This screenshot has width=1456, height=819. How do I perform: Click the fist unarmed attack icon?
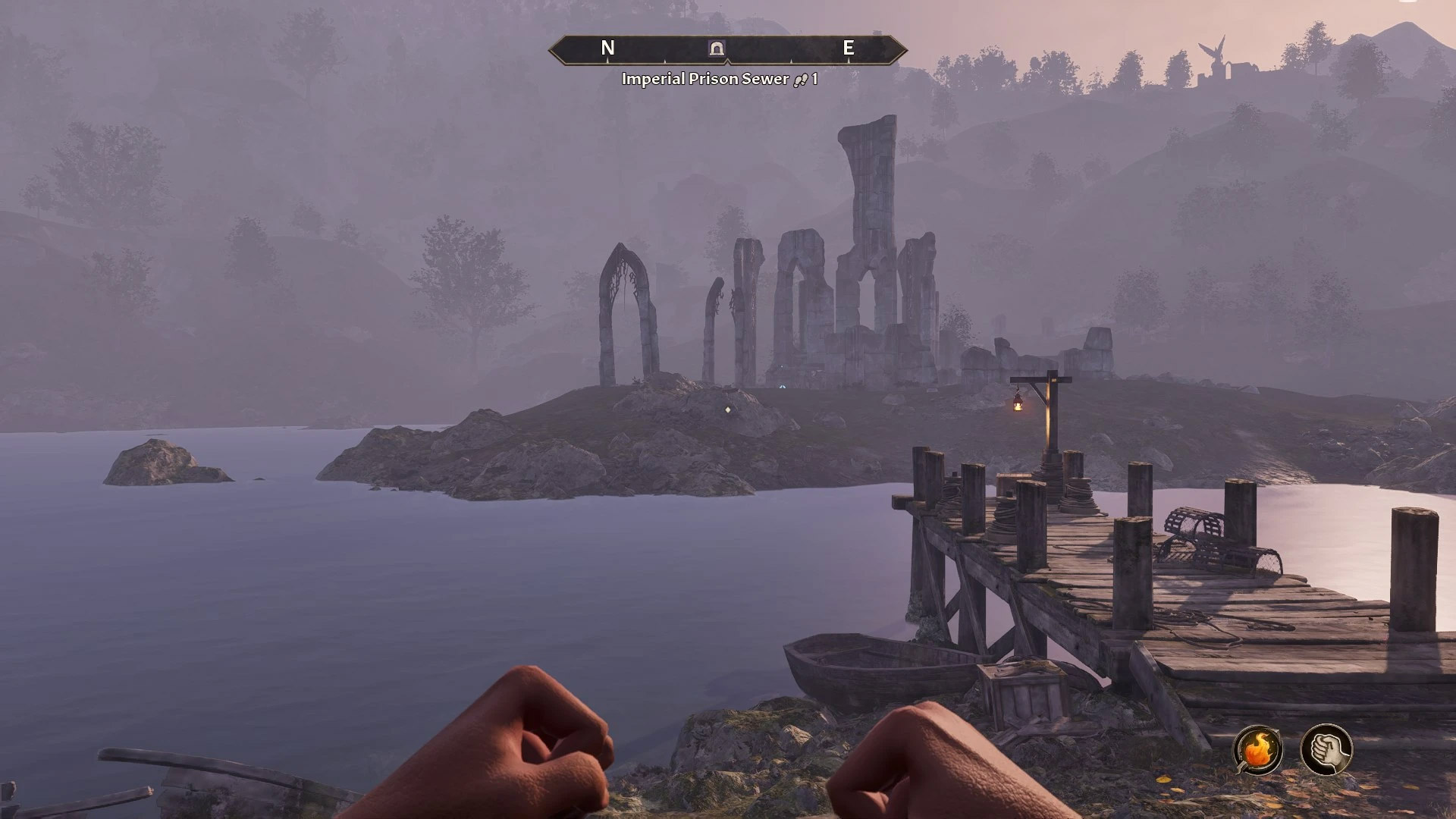pos(1326,749)
